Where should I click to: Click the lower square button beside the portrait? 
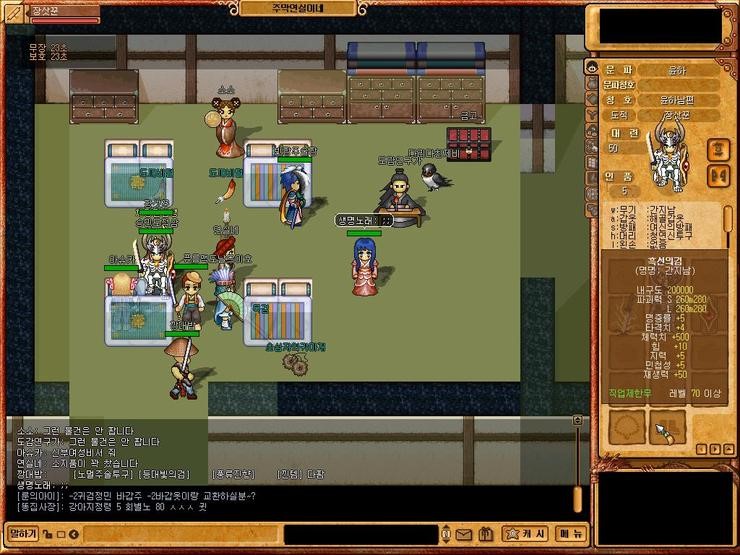(717, 176)
